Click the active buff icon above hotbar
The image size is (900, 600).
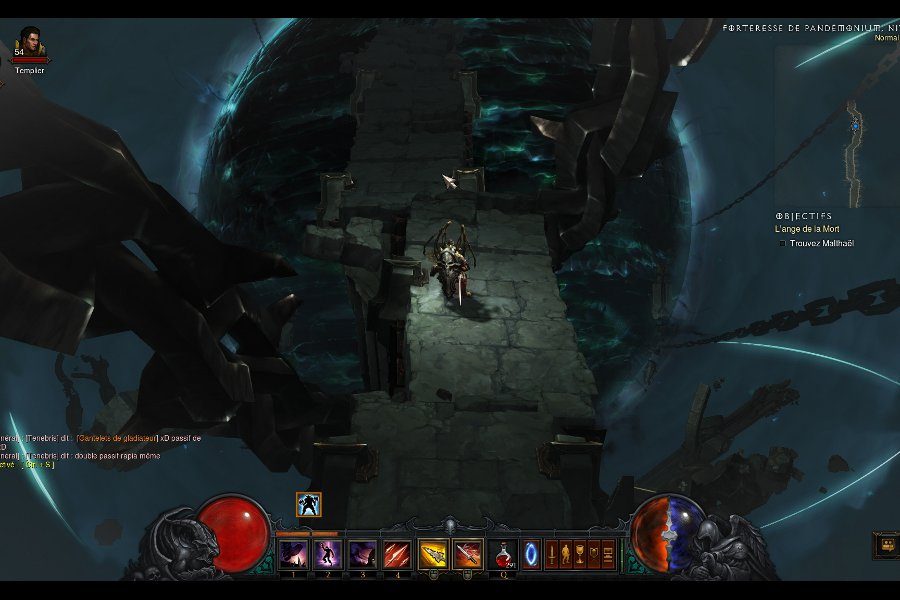[x=309, y=505]
